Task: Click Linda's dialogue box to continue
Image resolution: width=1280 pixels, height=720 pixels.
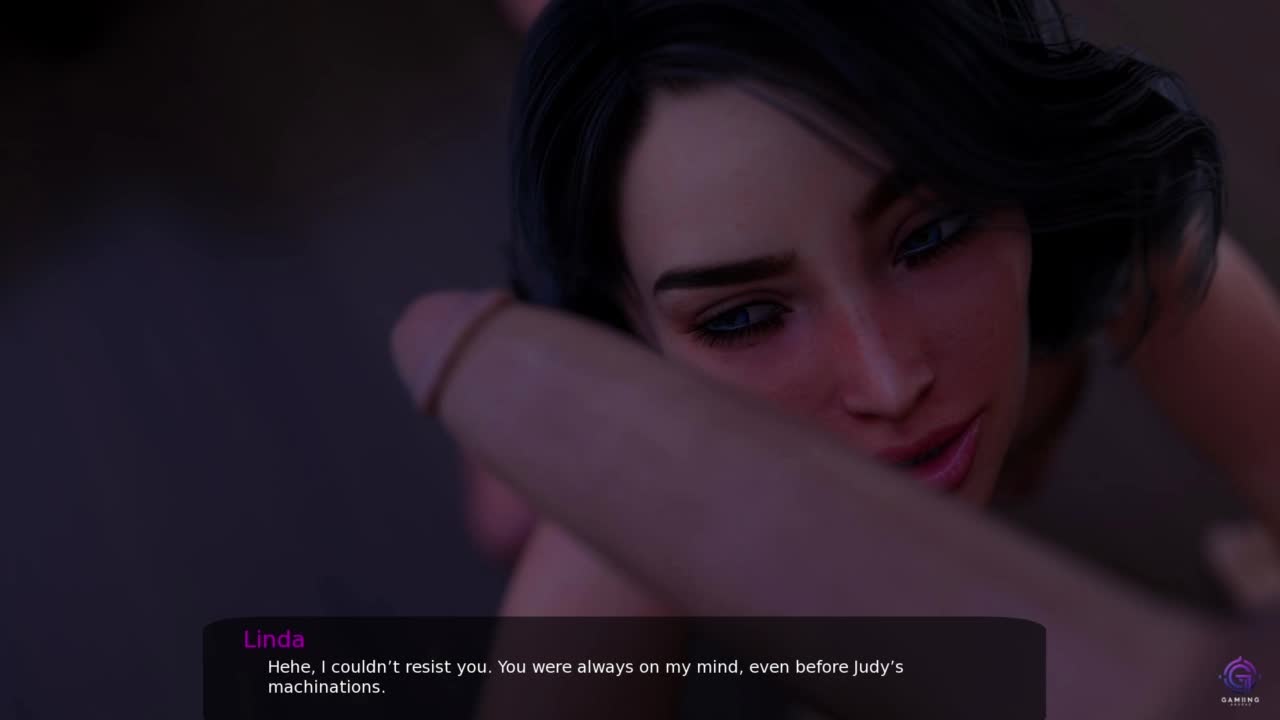Action: point(624,668)
